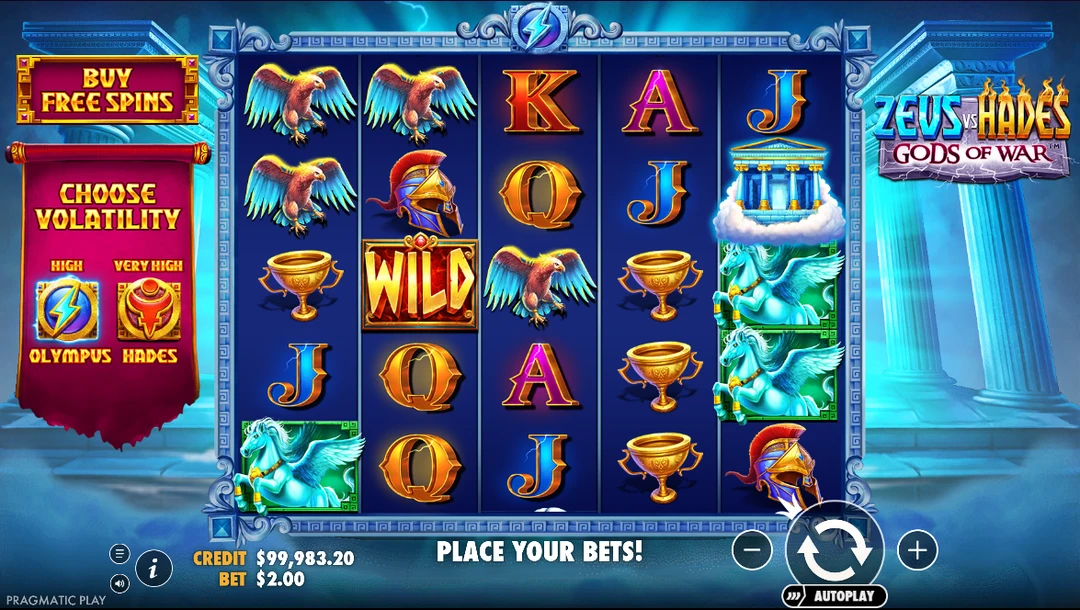This screenshot has height=610, width=1080.
Task: Open the Buy Free Spins offer
Action: (107, 90)
